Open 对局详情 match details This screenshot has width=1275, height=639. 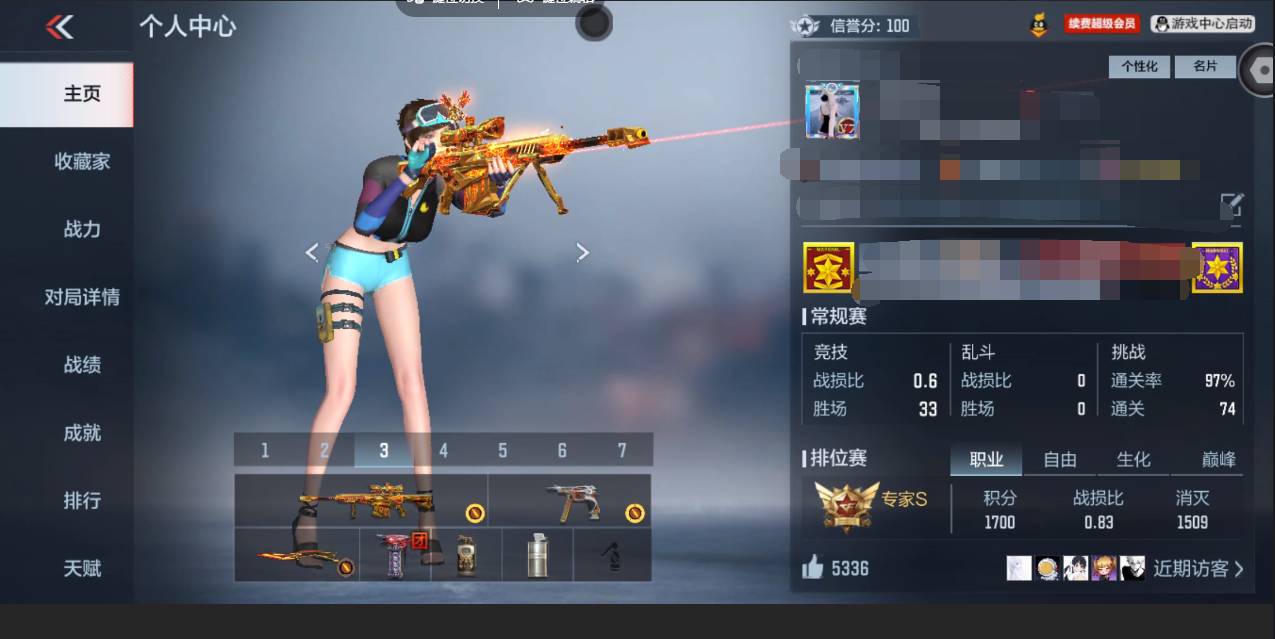point(82,297)
